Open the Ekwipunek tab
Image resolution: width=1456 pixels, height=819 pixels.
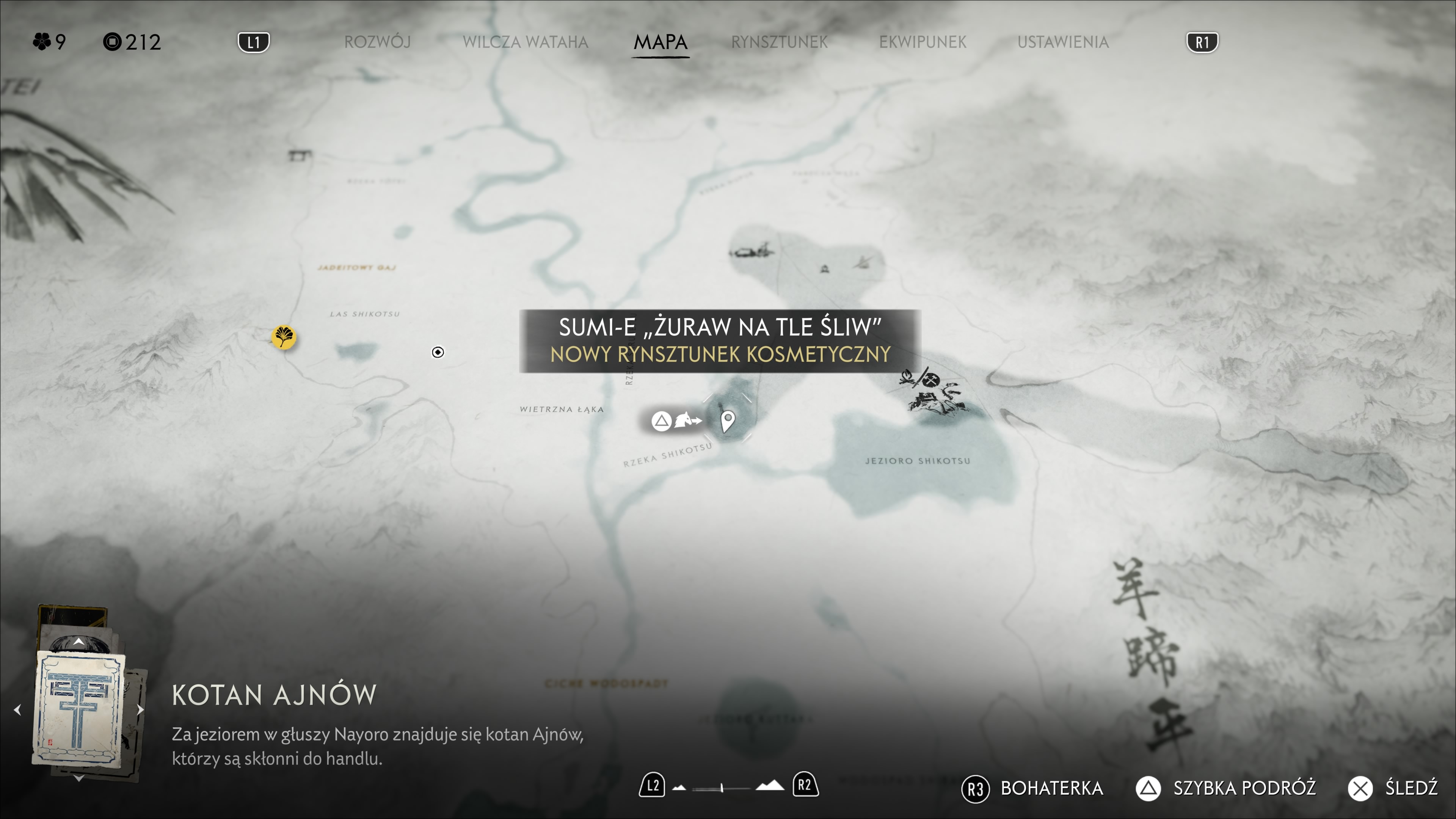pos(923,42)
